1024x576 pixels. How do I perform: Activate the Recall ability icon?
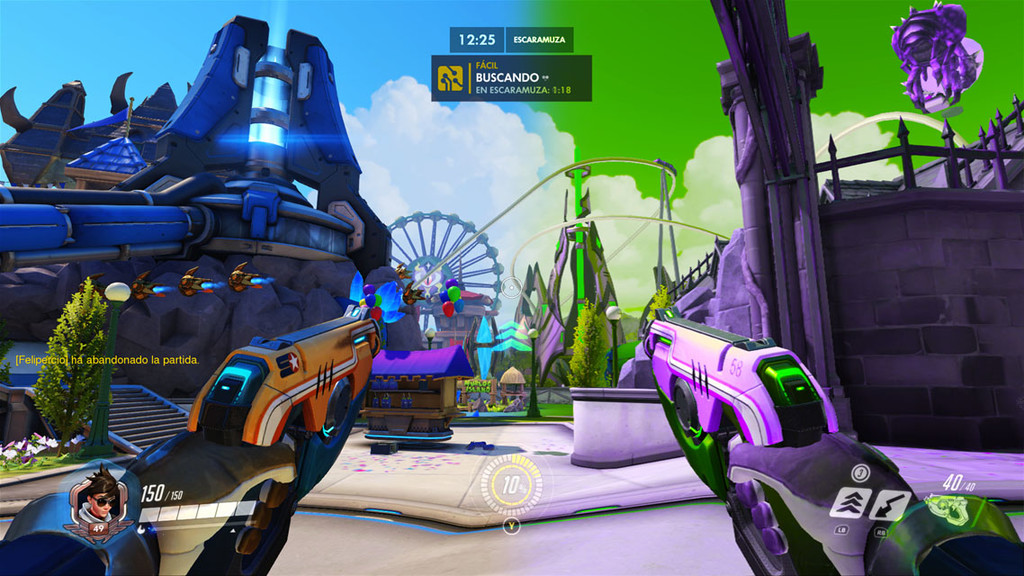point(890,504)
